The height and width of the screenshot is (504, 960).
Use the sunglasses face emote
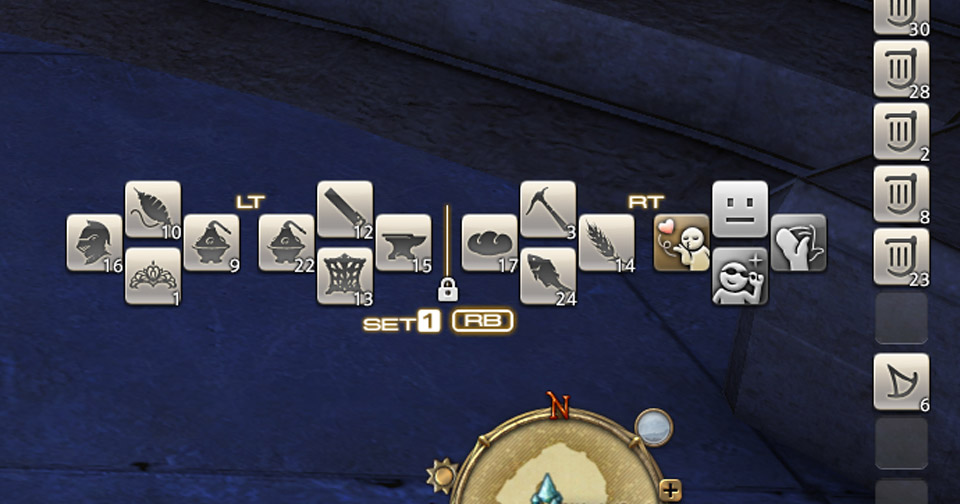tap(740, 276)
